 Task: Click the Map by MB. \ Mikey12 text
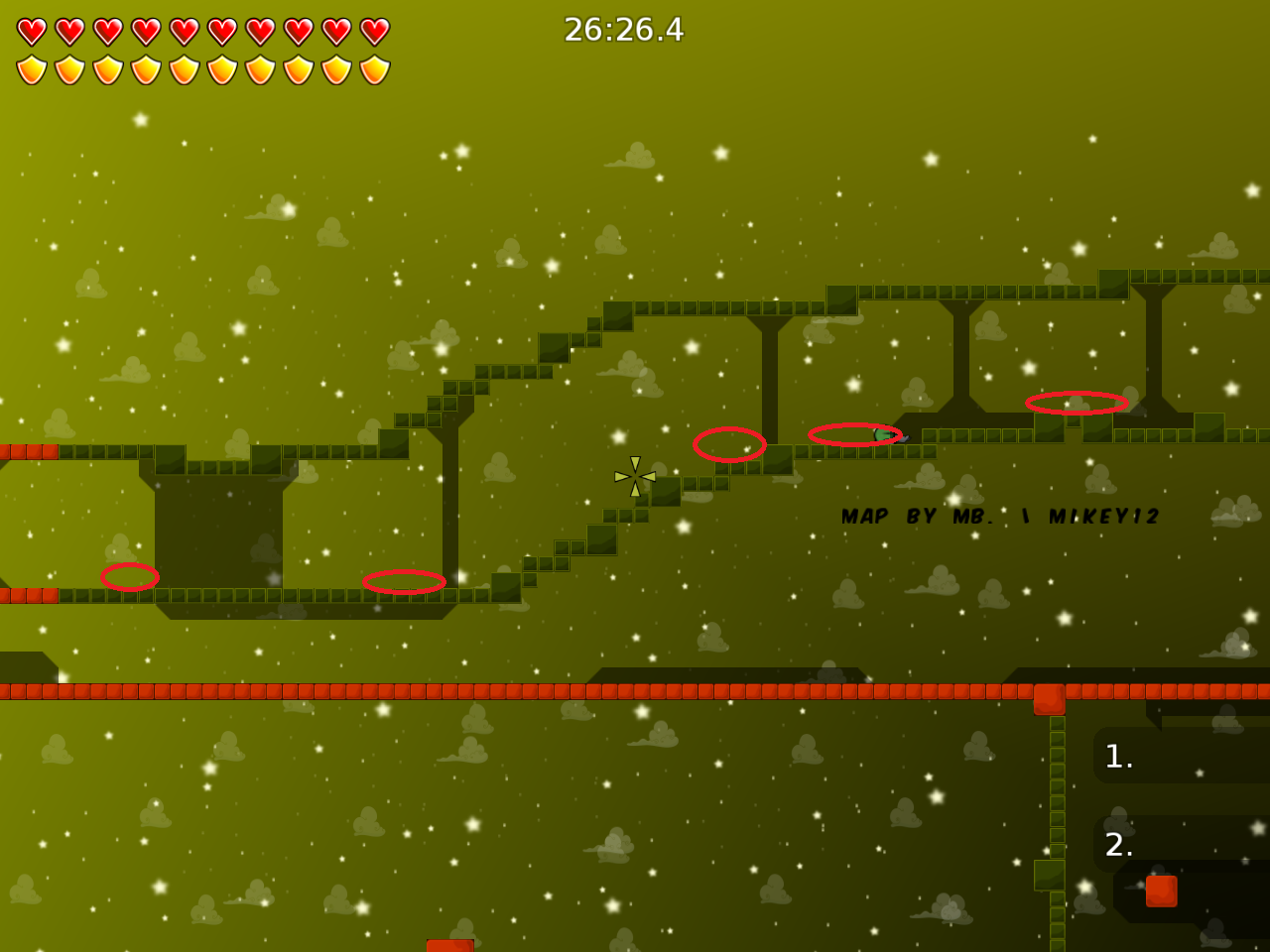tap(1000, 515)
